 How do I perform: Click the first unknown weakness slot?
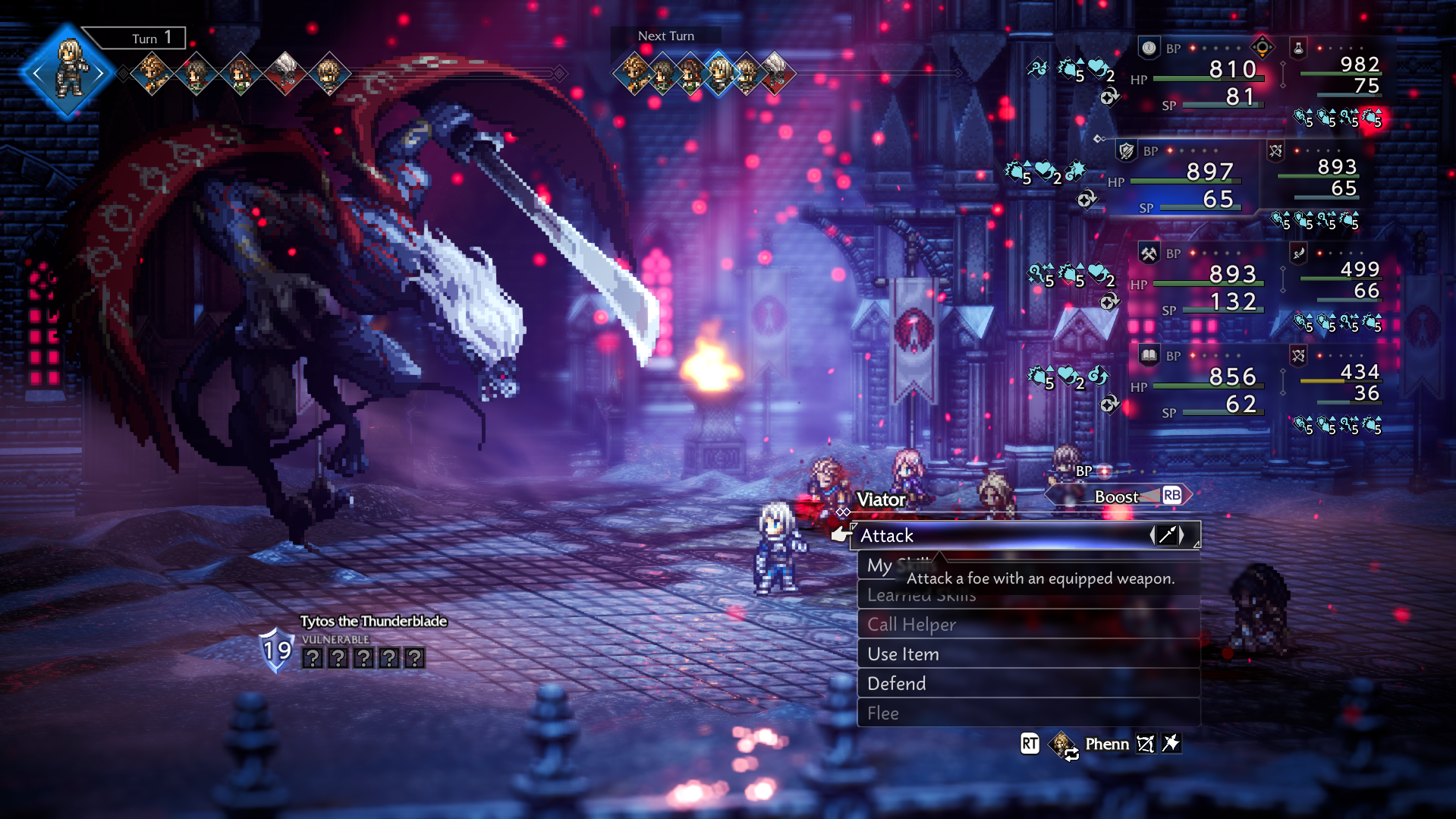pos(313,658)
